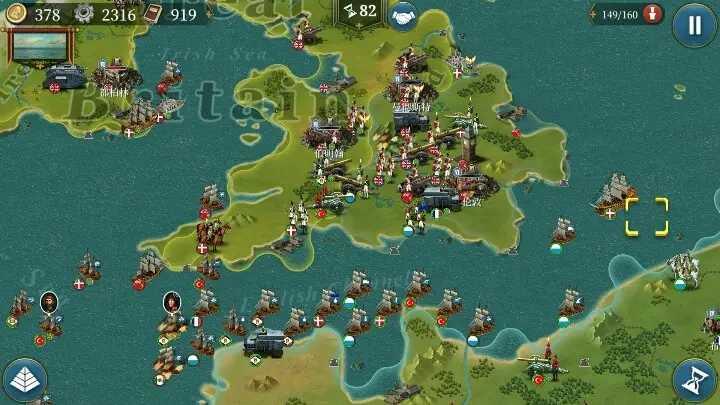Tap the red population icon beside 149/160
Screen dimensions: 720x405
click(x=654, y=14)
